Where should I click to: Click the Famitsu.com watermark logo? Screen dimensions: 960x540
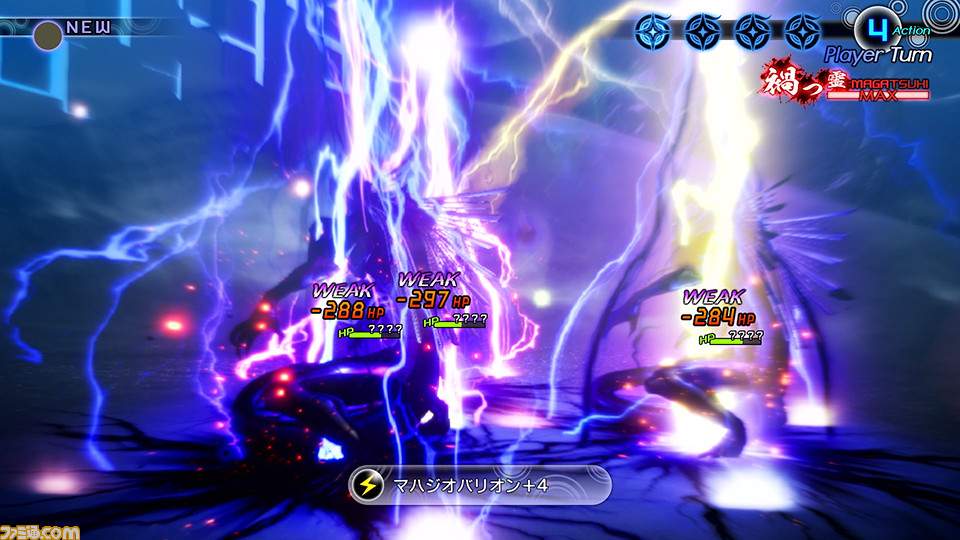(x=40, y=527)
